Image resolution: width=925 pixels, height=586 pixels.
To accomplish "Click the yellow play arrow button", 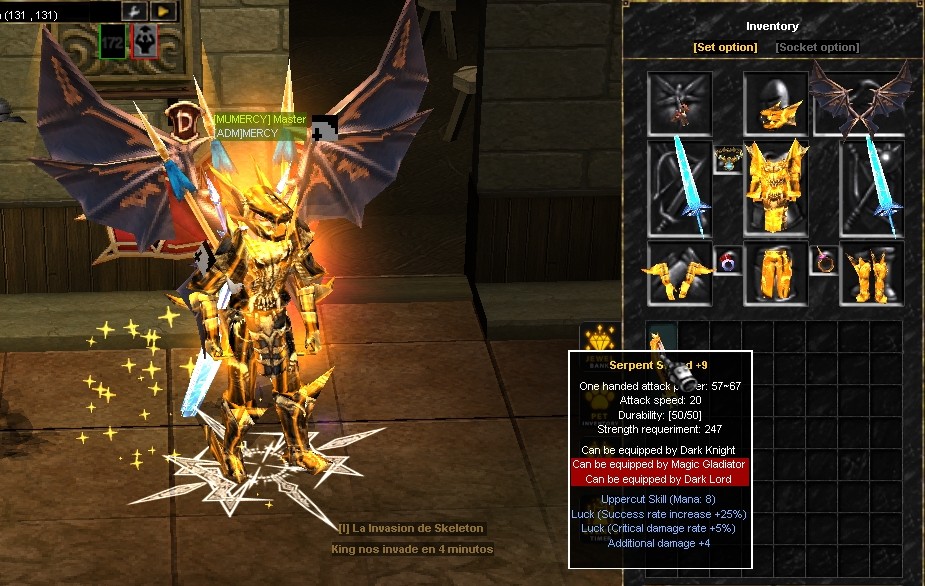I will point(162,11).
